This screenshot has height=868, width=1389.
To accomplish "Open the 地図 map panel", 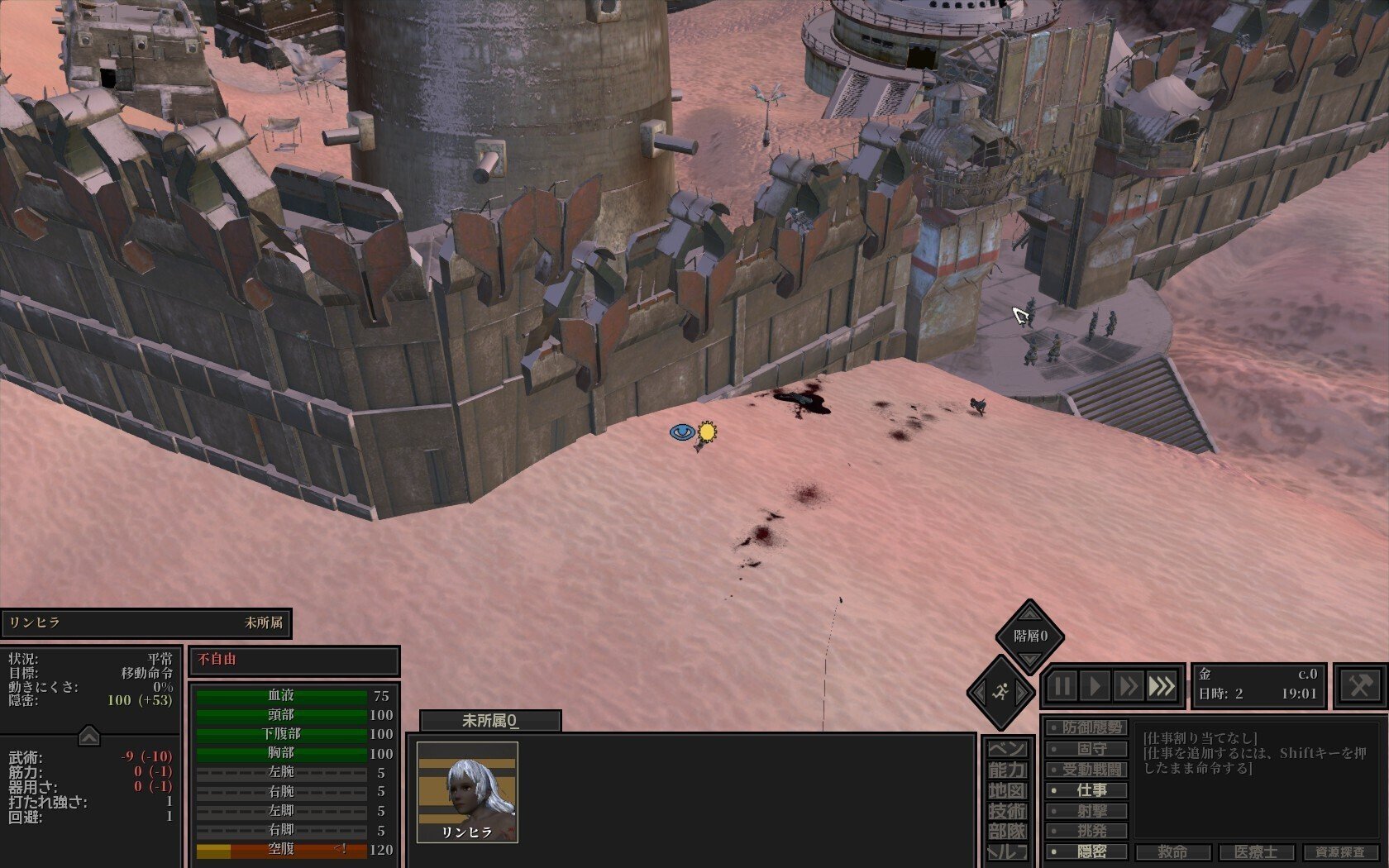I will click(x=1007, y=790).
